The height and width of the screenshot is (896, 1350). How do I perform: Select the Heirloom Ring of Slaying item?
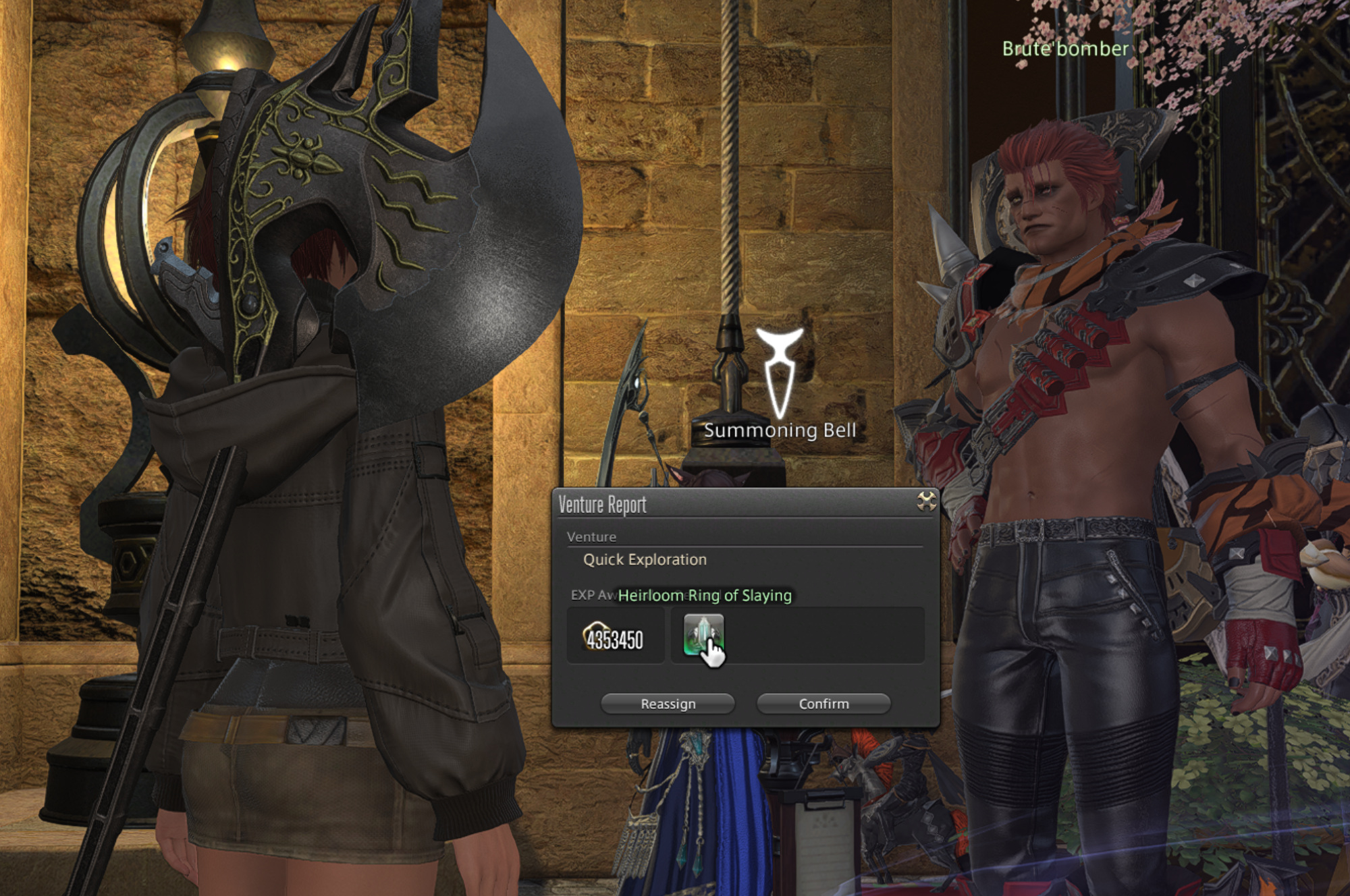[703, 634]
